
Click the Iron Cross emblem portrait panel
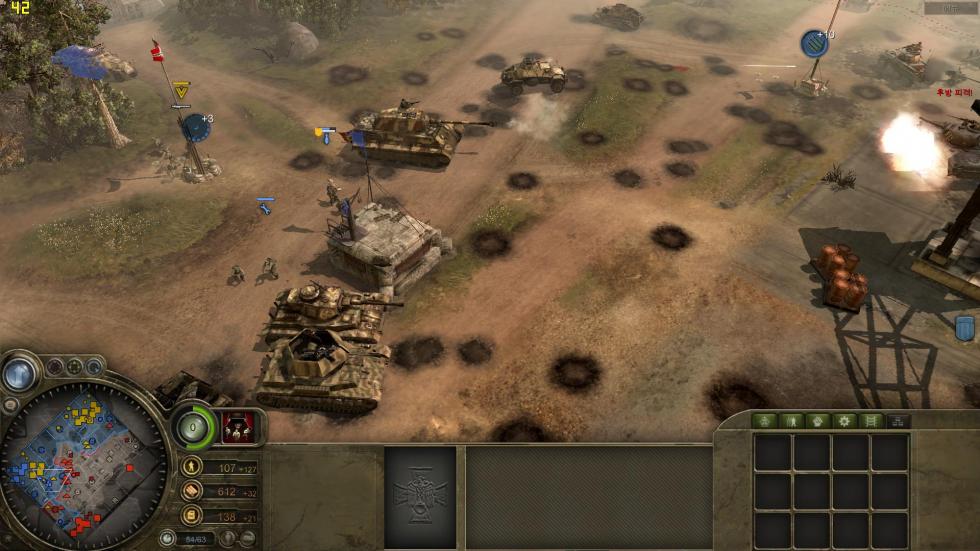[420, 497]
